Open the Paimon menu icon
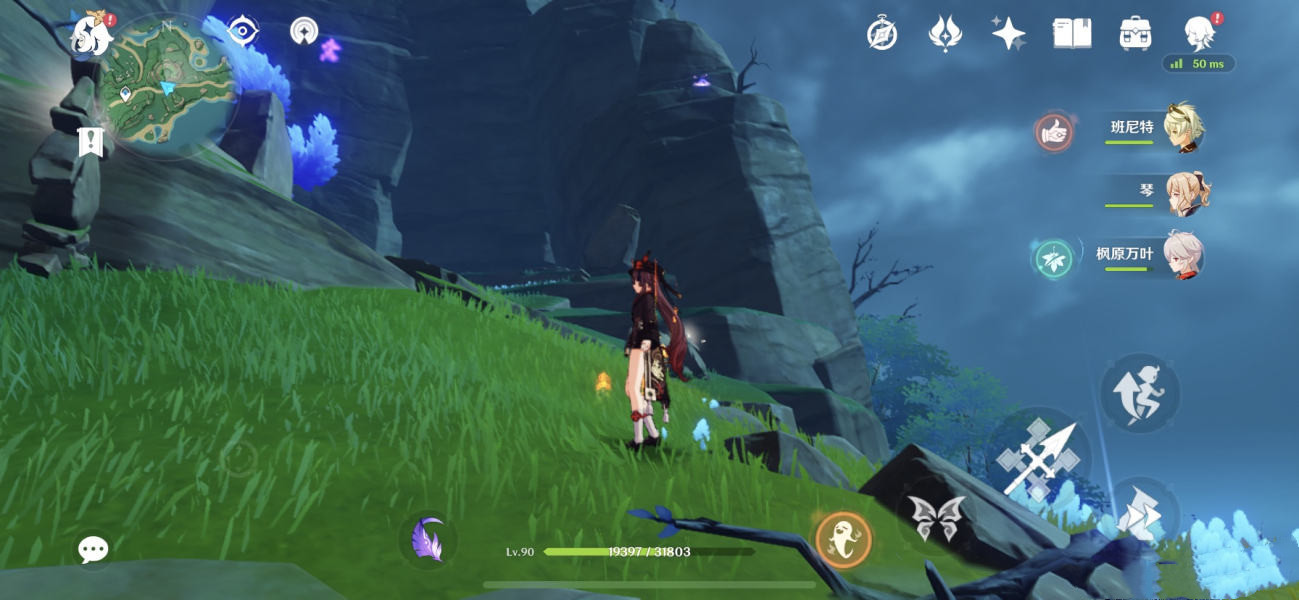This screenshot has height=600, width=1299. coord(90,36)
